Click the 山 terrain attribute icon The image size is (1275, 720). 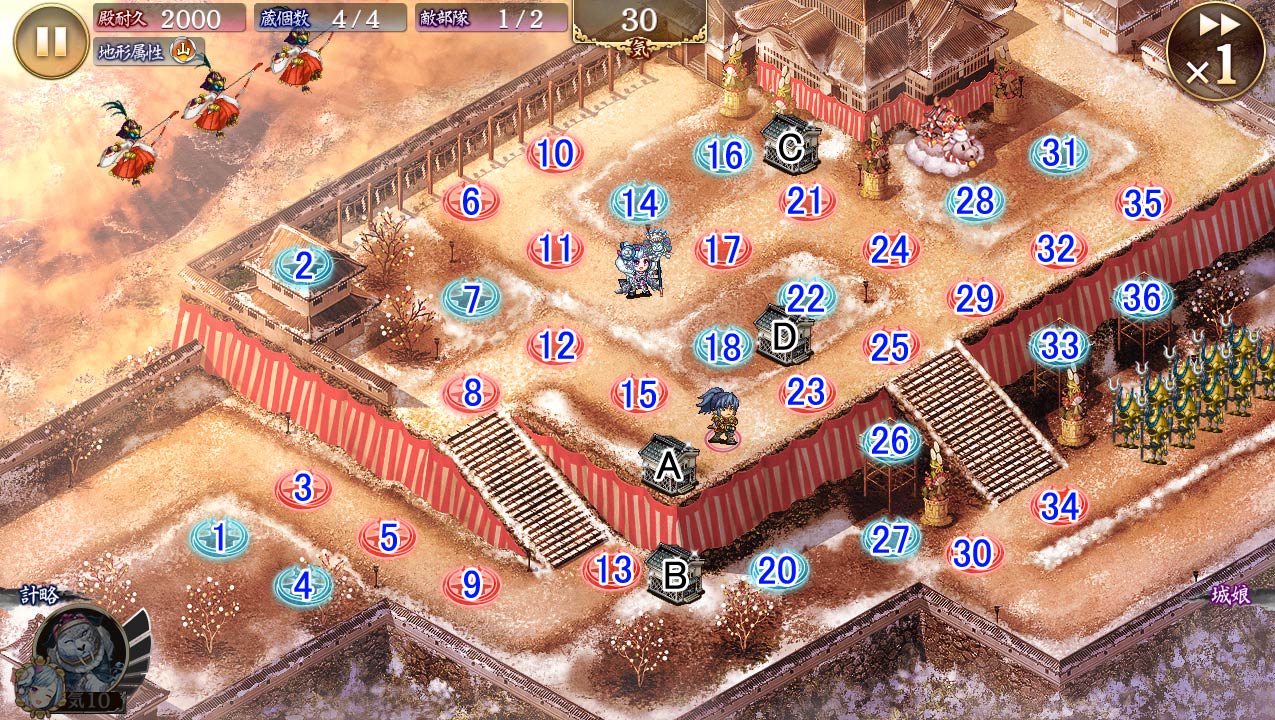tap(183, 50)
